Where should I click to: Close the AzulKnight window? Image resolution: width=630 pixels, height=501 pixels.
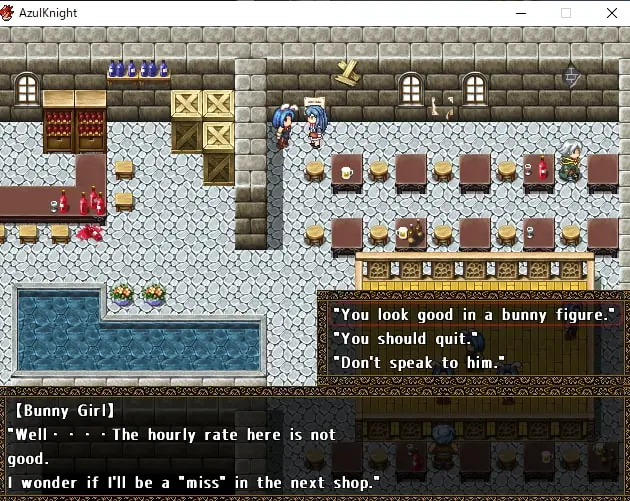[611, 13]
